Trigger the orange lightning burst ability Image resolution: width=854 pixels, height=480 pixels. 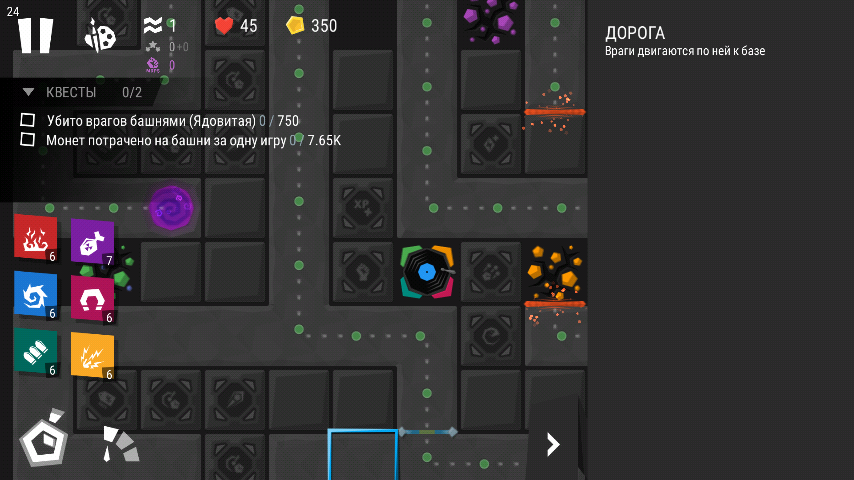91,355
